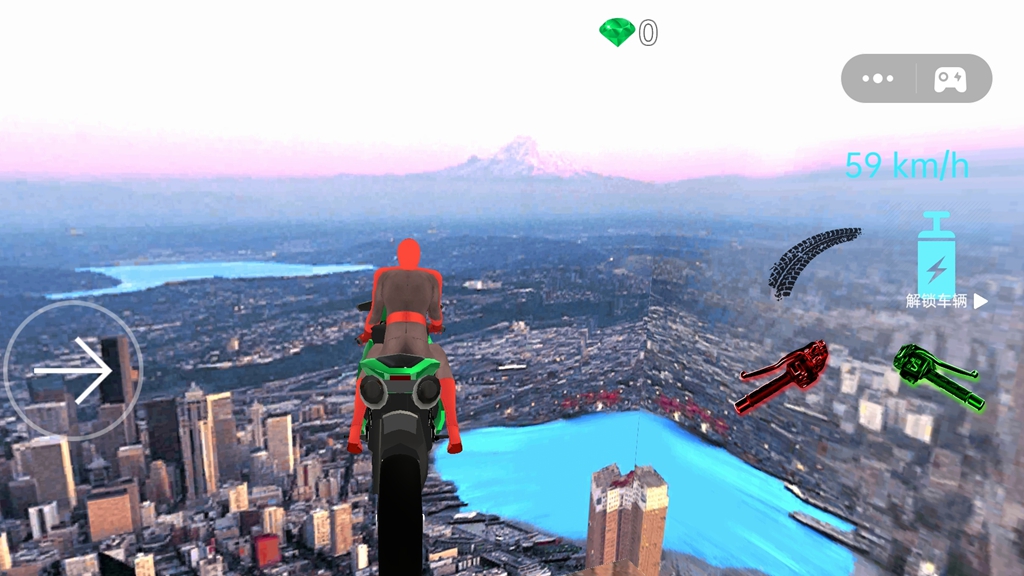1024x576 pixels.
Task: Open the three-dots mini program menu
Action: click(x=877, y=79)
